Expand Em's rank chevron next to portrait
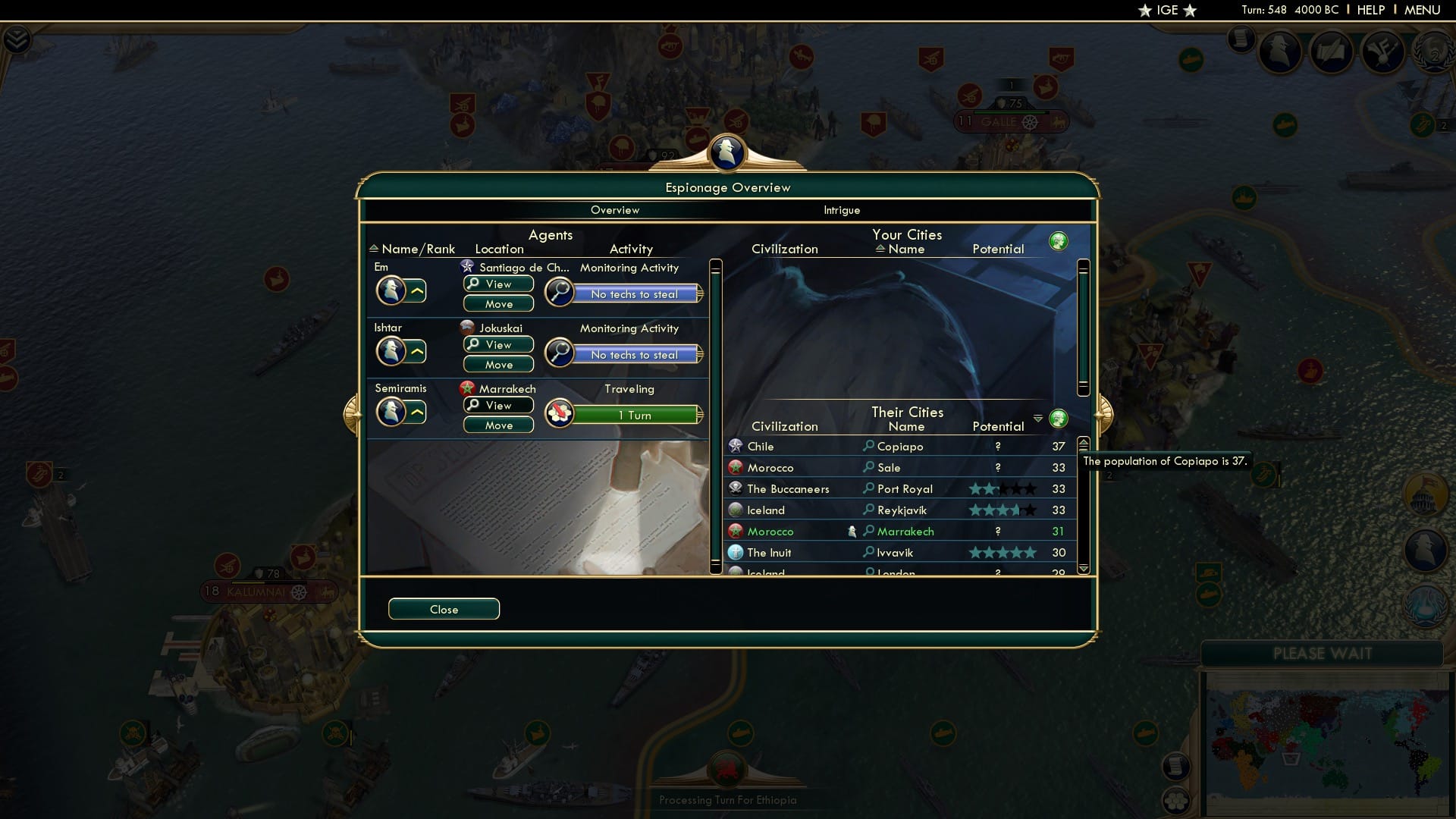The width and height of the screenshot is (1456, 819). click(x=418, y=290)
